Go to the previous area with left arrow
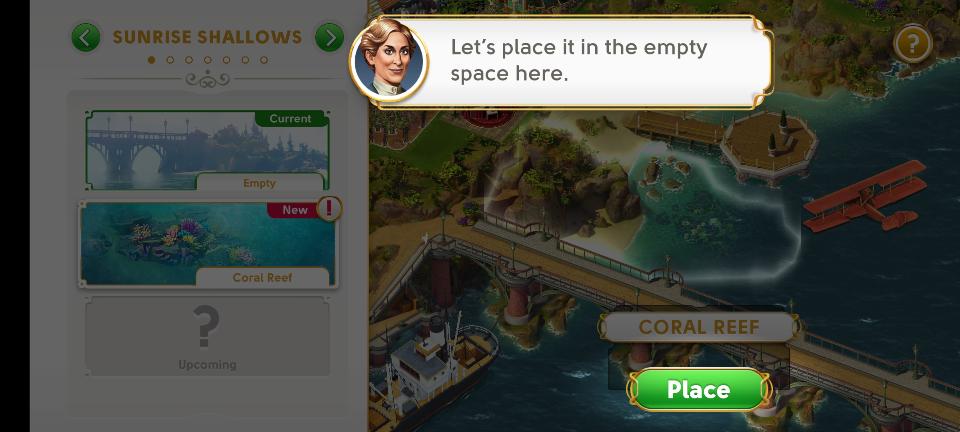Viewport: 960px width, 432px height. click(86, 38)
